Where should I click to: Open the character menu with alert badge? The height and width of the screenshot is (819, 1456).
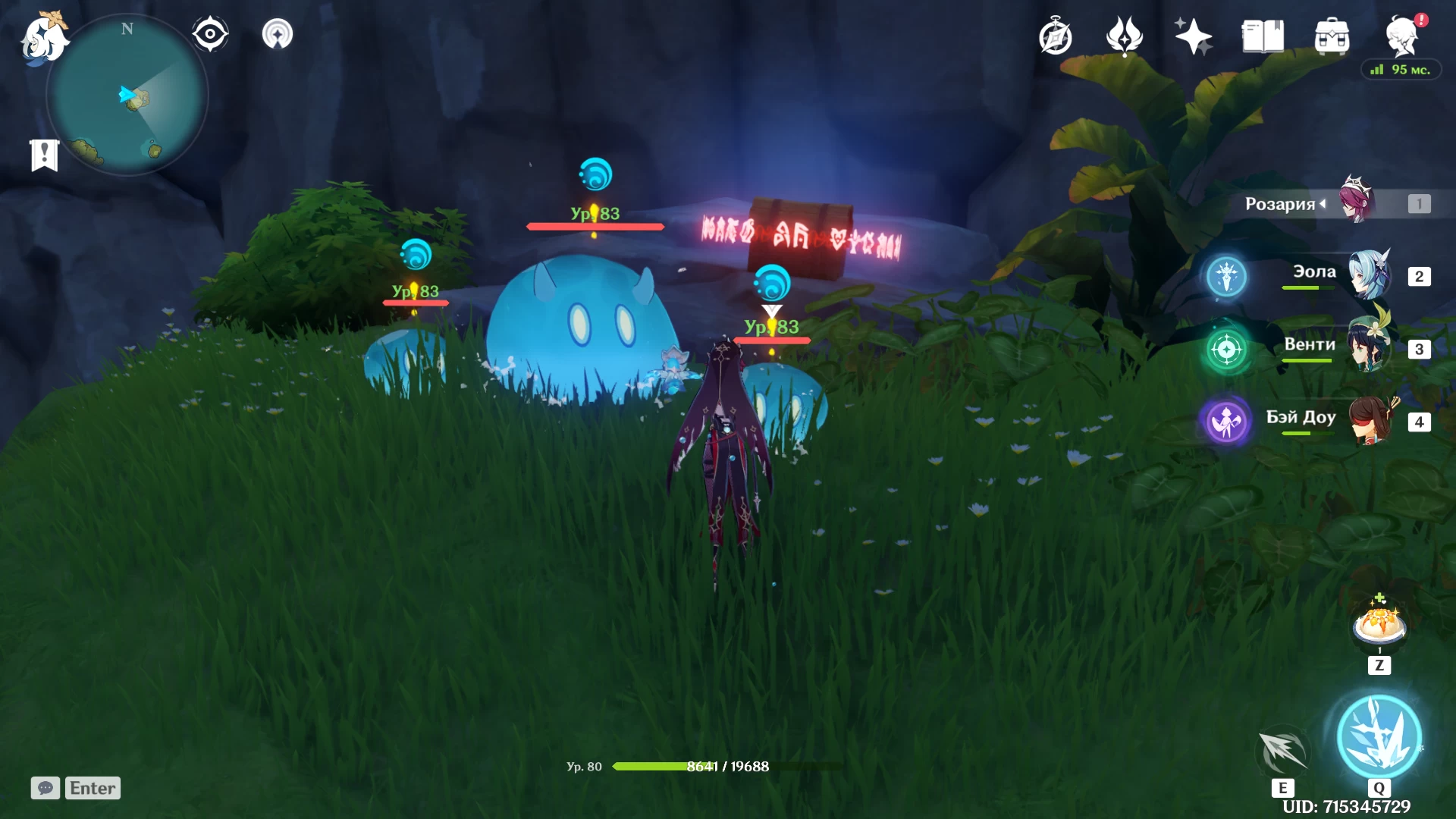[1401, 36]
